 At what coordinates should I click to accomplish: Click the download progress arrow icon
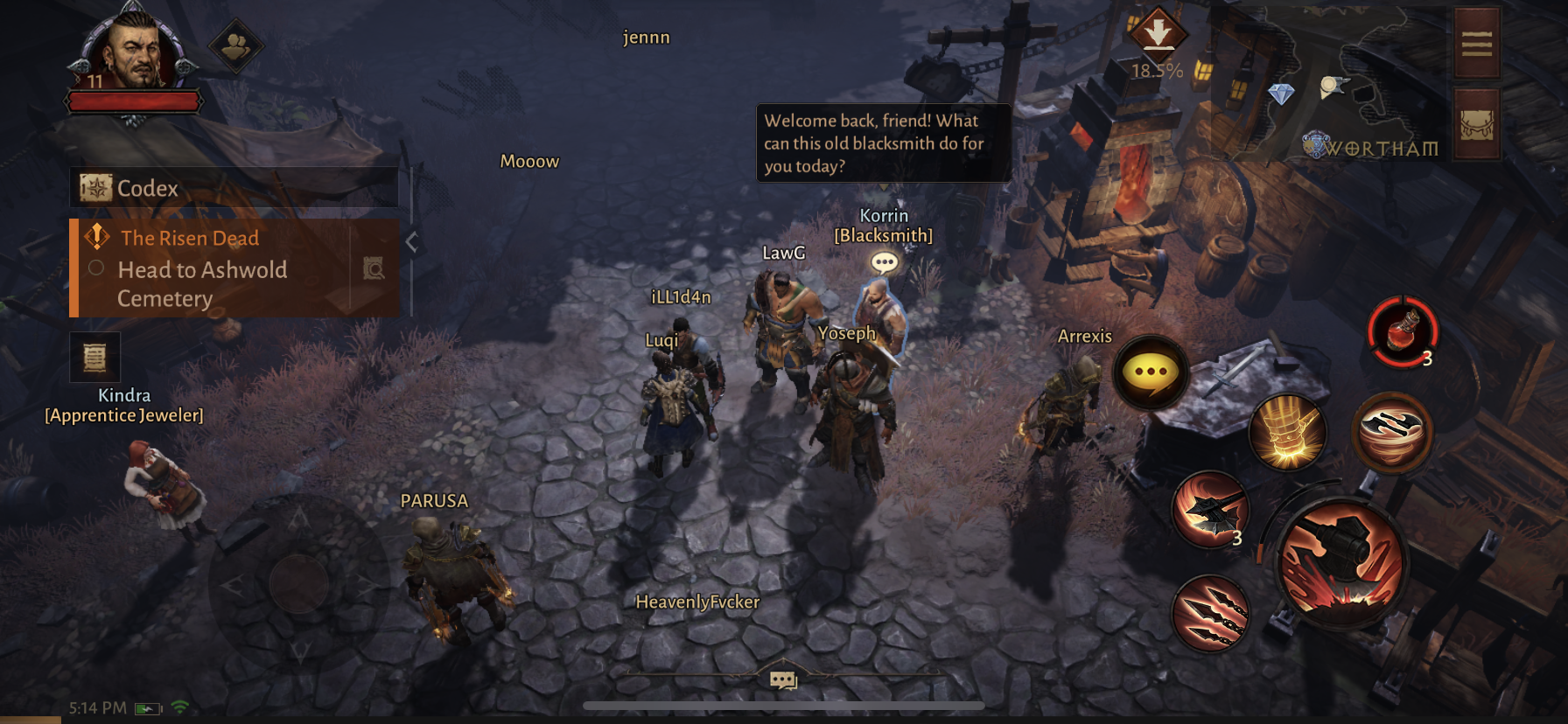[1158, 35]
